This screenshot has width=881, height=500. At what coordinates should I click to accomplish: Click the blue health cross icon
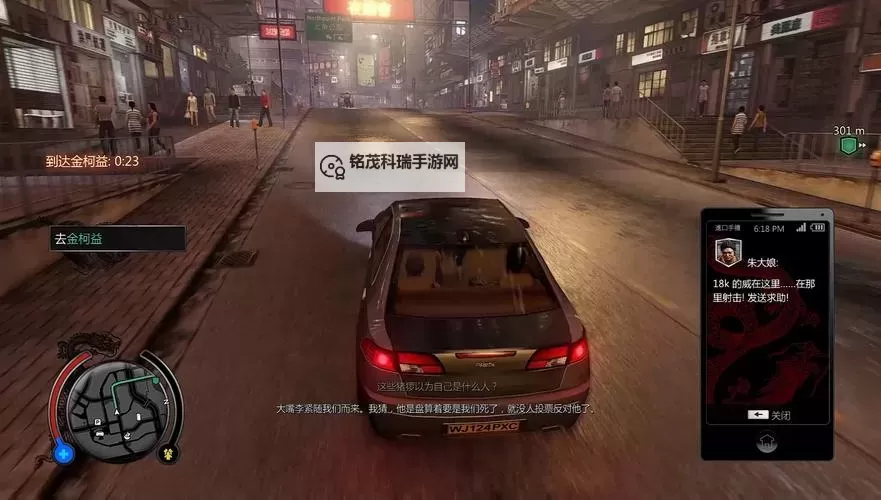point(65,453)
